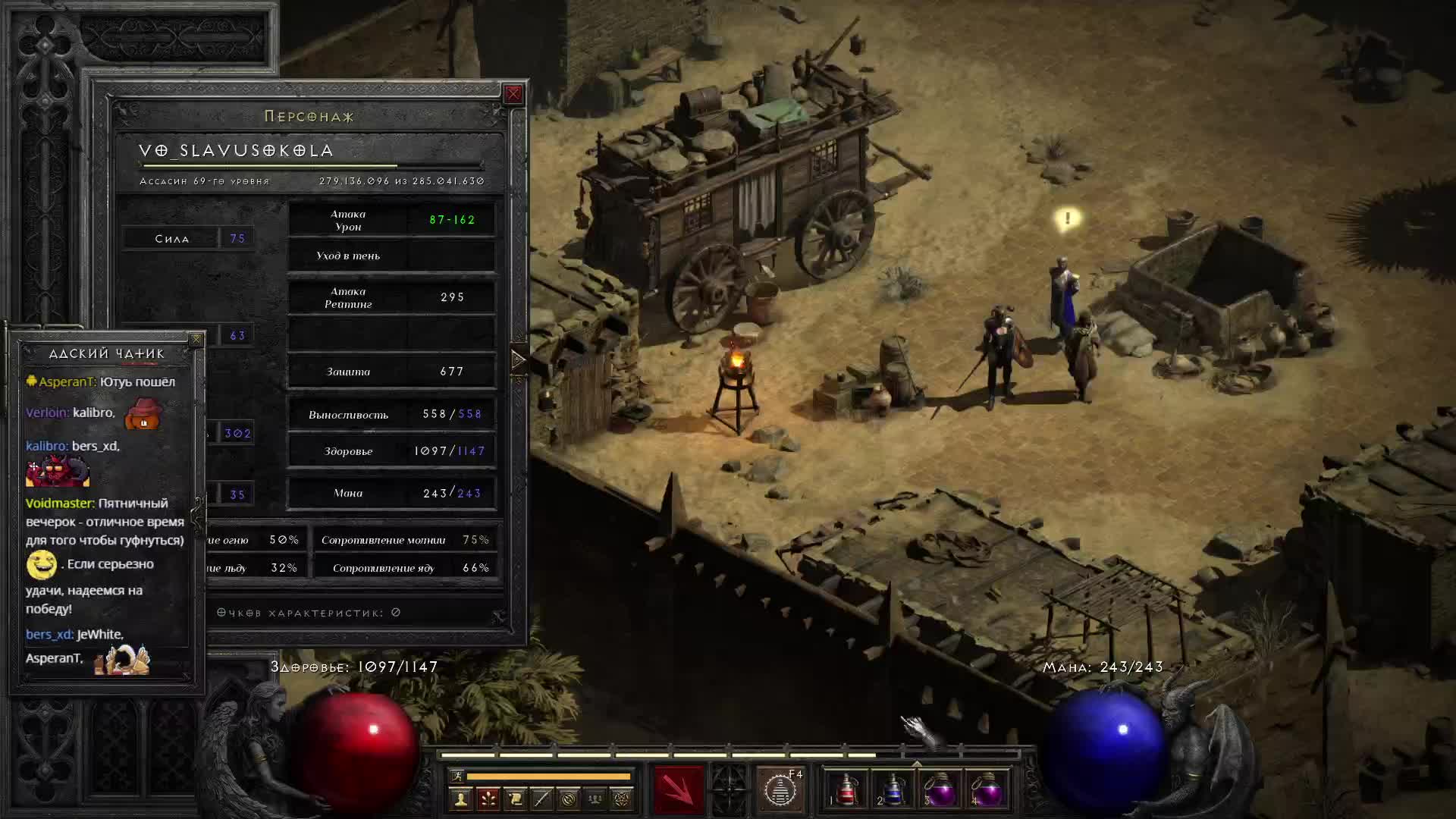Close the character sheet panel

click(x=513, y=94)
